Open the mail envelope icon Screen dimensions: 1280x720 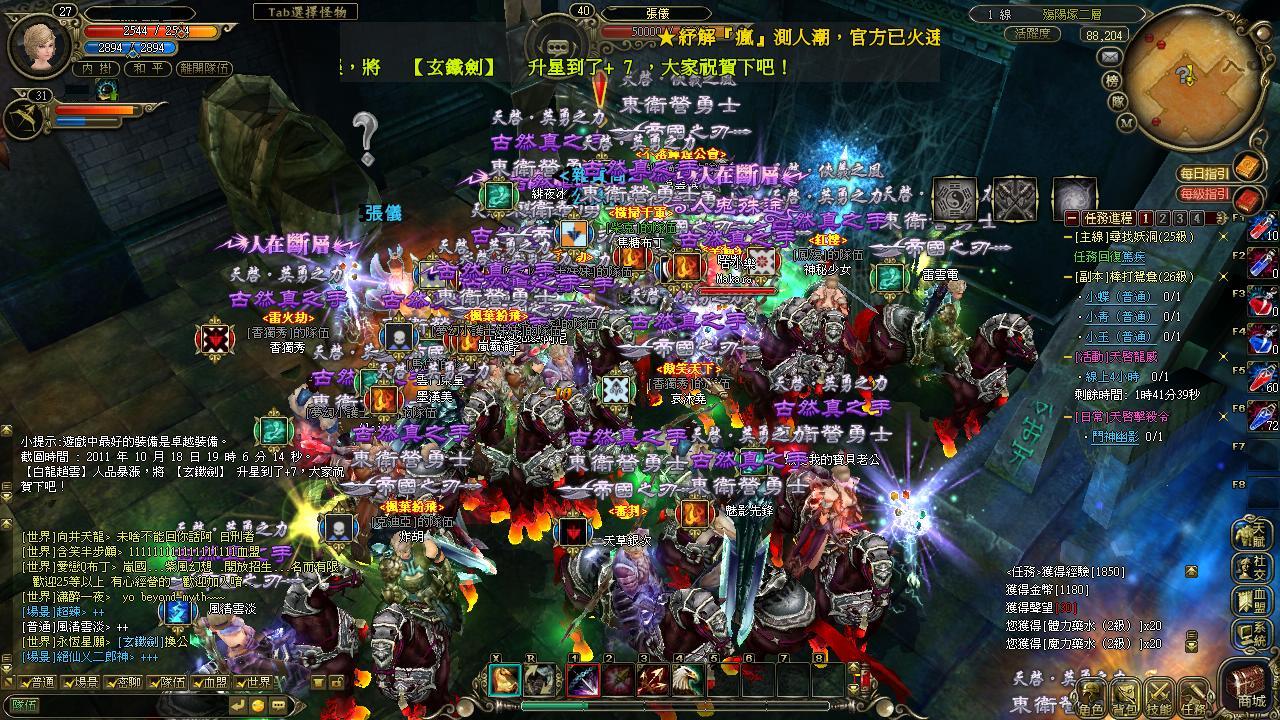pyautogui.click(x=1109, y=57)
